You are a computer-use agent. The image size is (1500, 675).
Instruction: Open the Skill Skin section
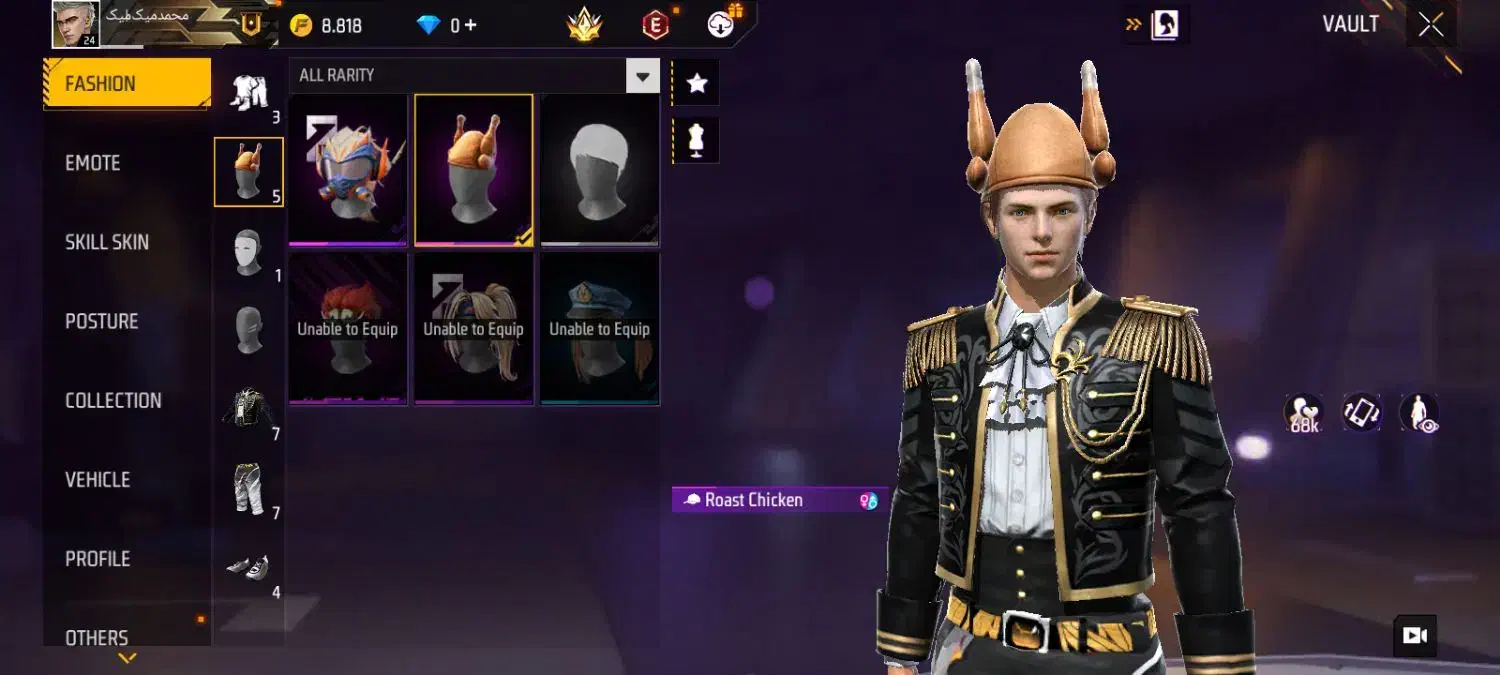107,242
